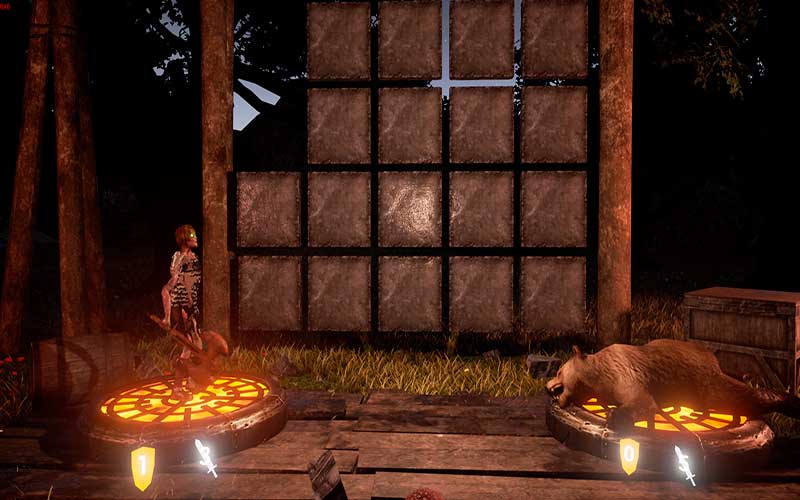
Task: Select the sword icon beside the number 1 shield
Action: pos(206,458)
